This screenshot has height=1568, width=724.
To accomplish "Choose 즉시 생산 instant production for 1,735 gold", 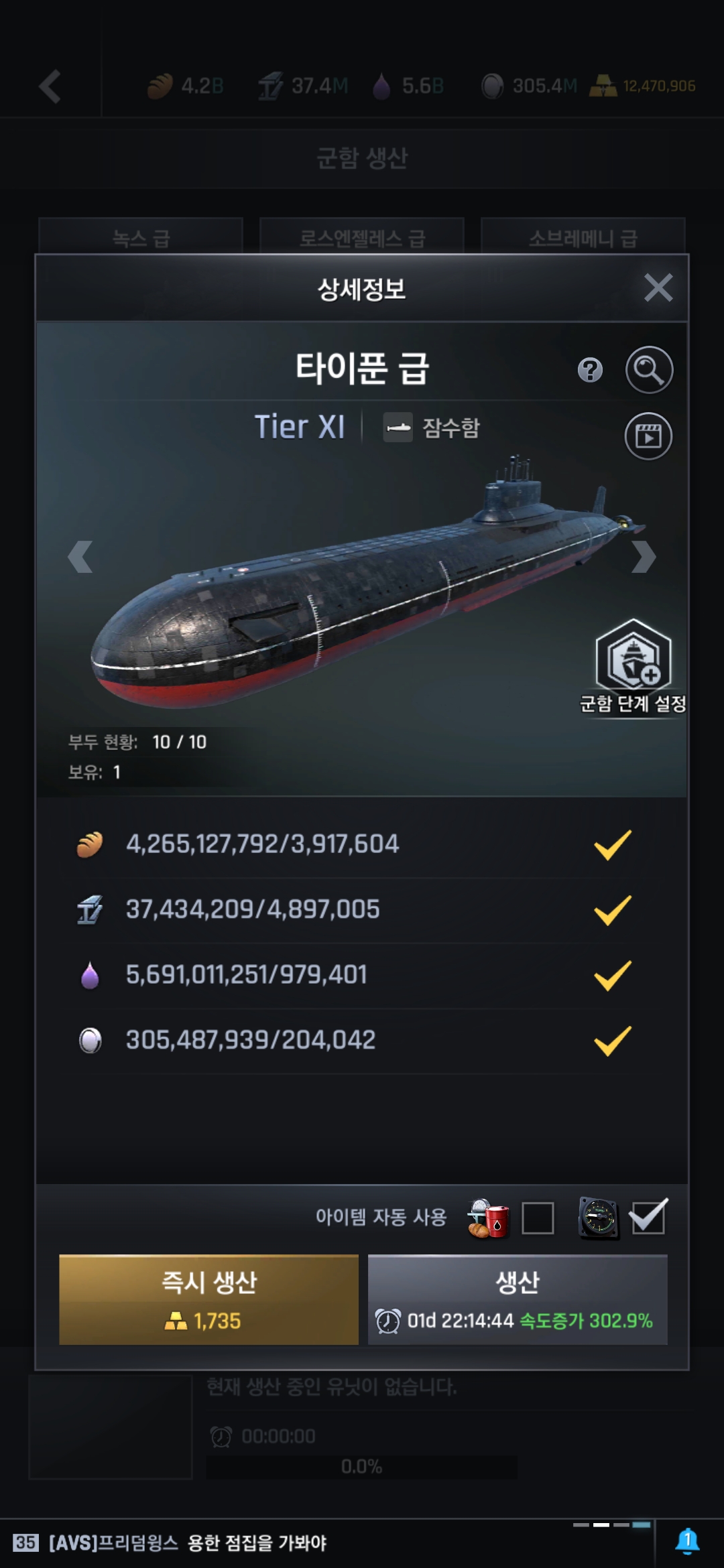I will click(208, 1299).
